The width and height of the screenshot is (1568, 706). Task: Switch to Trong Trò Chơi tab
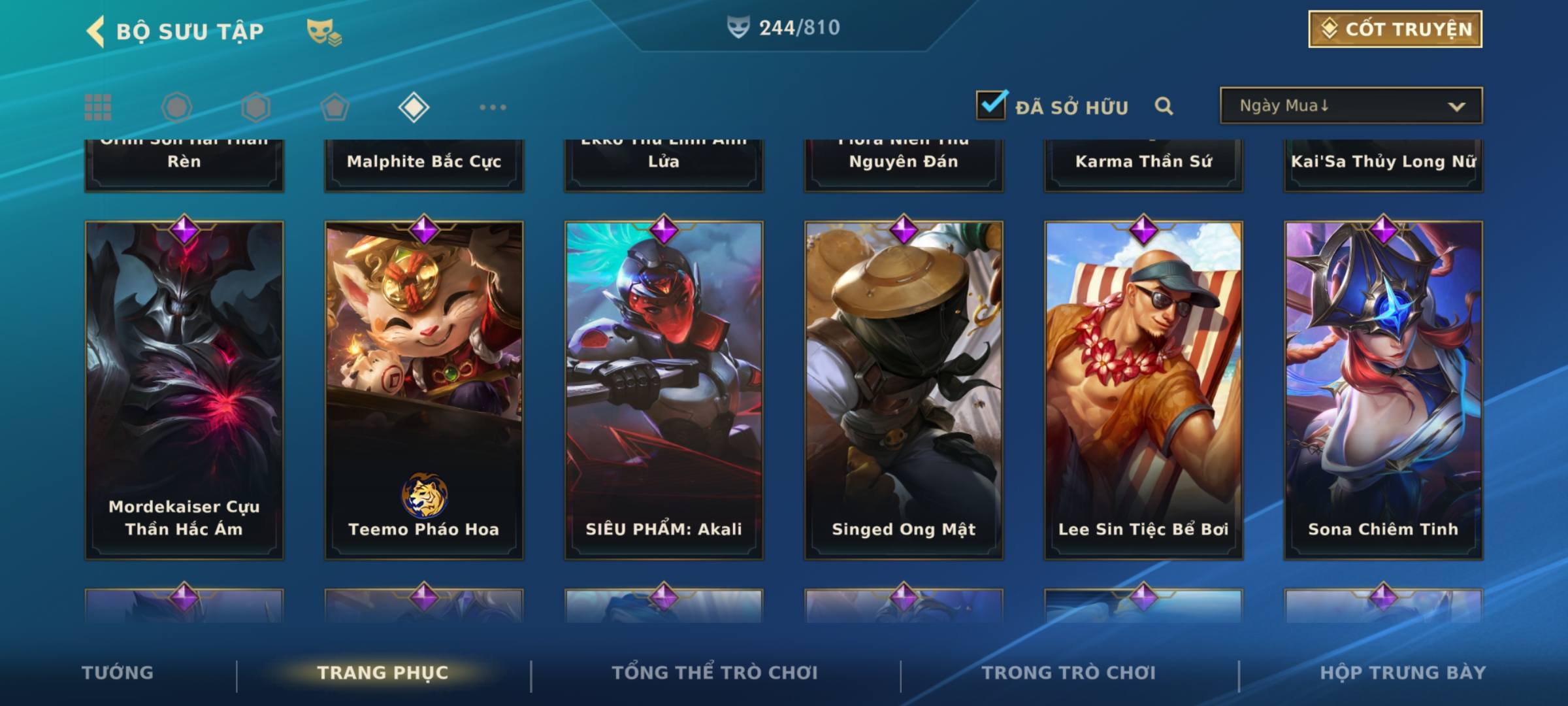click(x=1069, y=673)
